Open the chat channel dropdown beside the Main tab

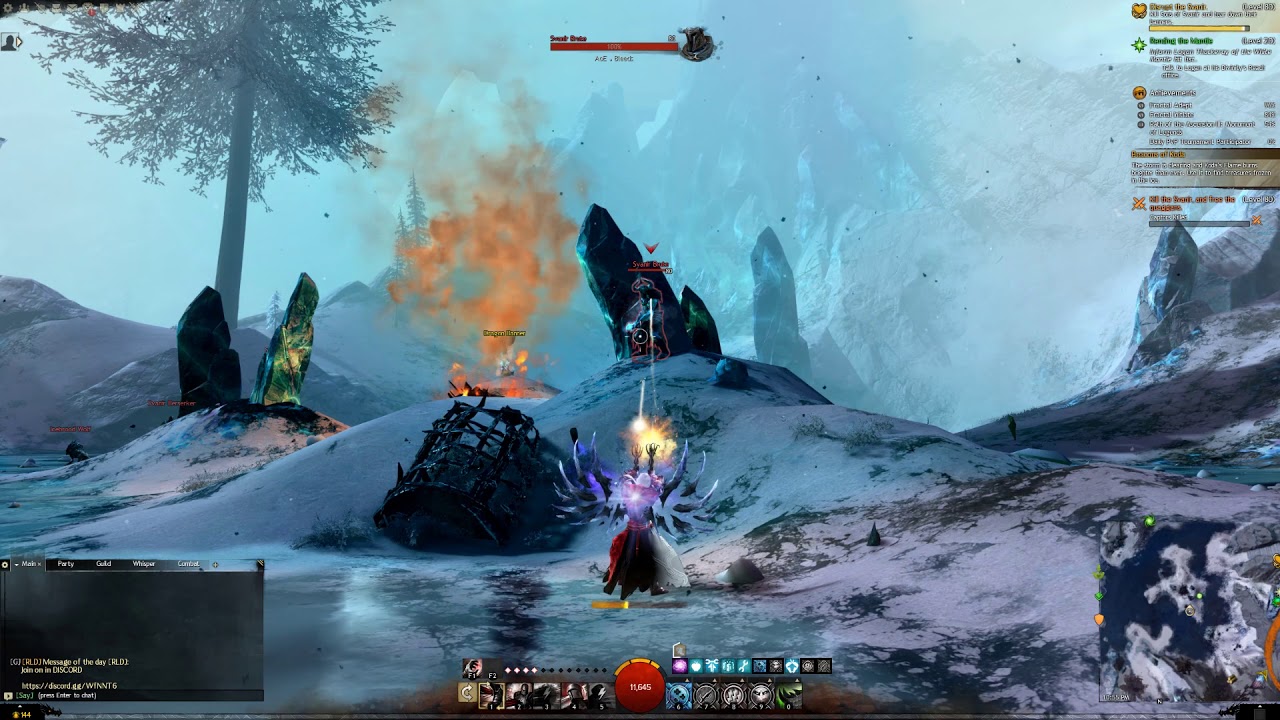point(16,565)
